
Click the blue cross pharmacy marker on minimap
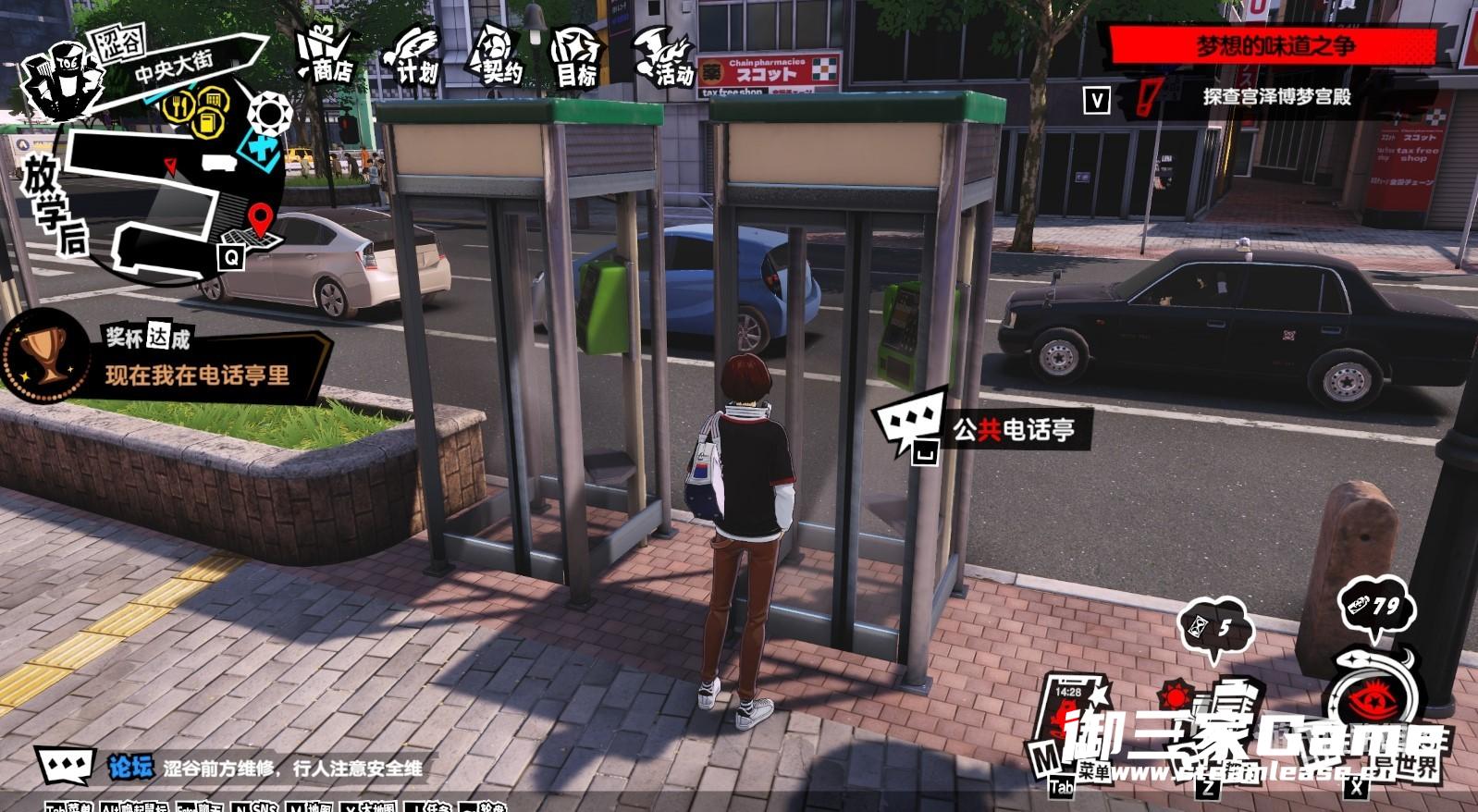[261, 150]
